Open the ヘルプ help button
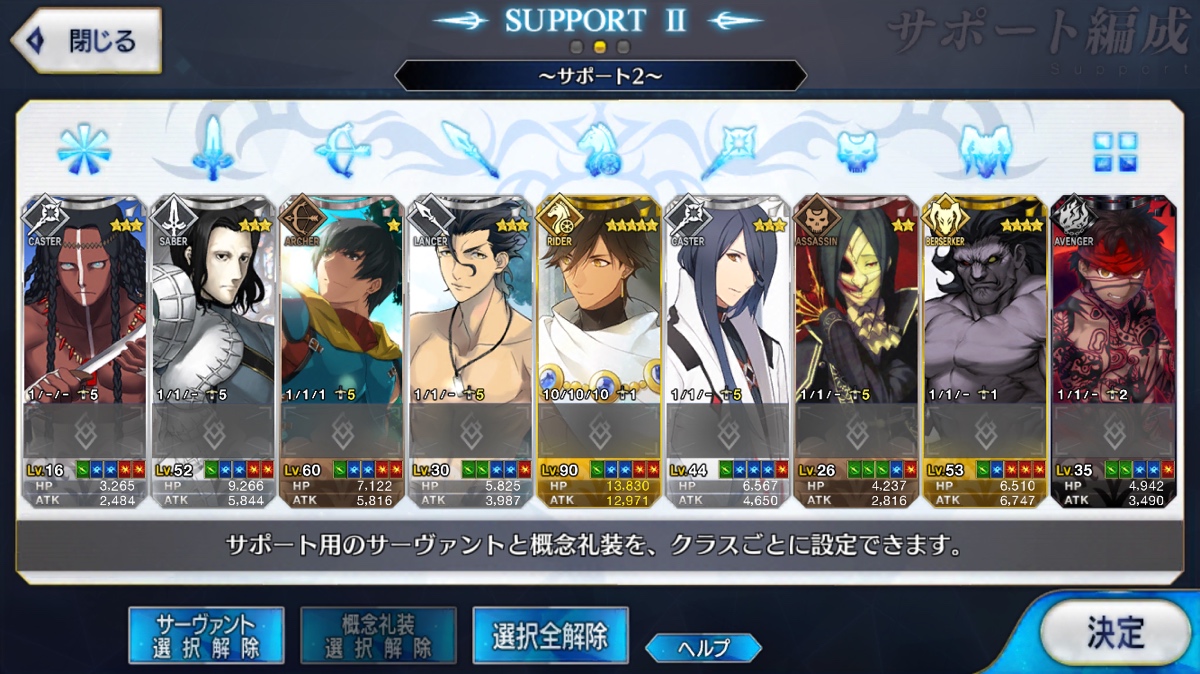Screen dimensions: 1200x674 [704, 647]
